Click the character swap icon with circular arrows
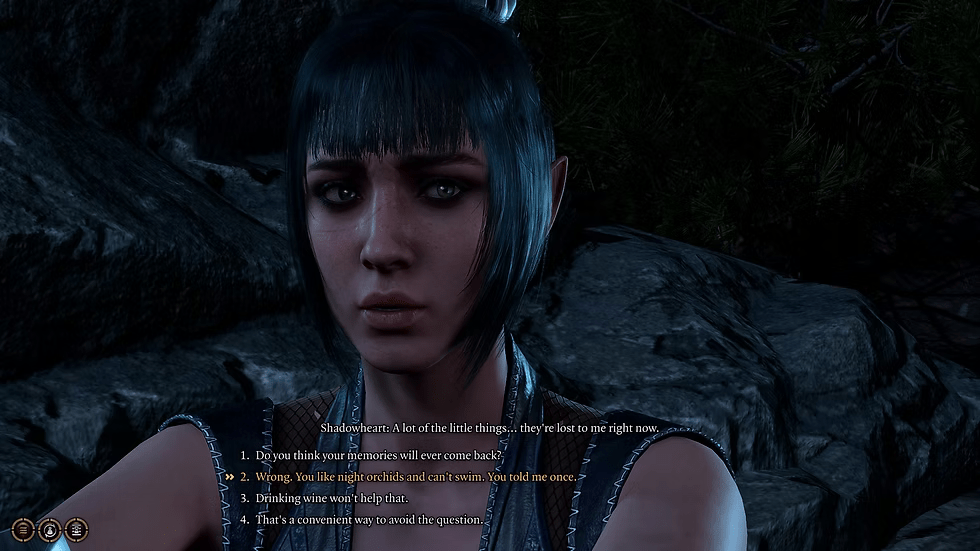This screenshot has width=980, height=551. tap(48, 528)
